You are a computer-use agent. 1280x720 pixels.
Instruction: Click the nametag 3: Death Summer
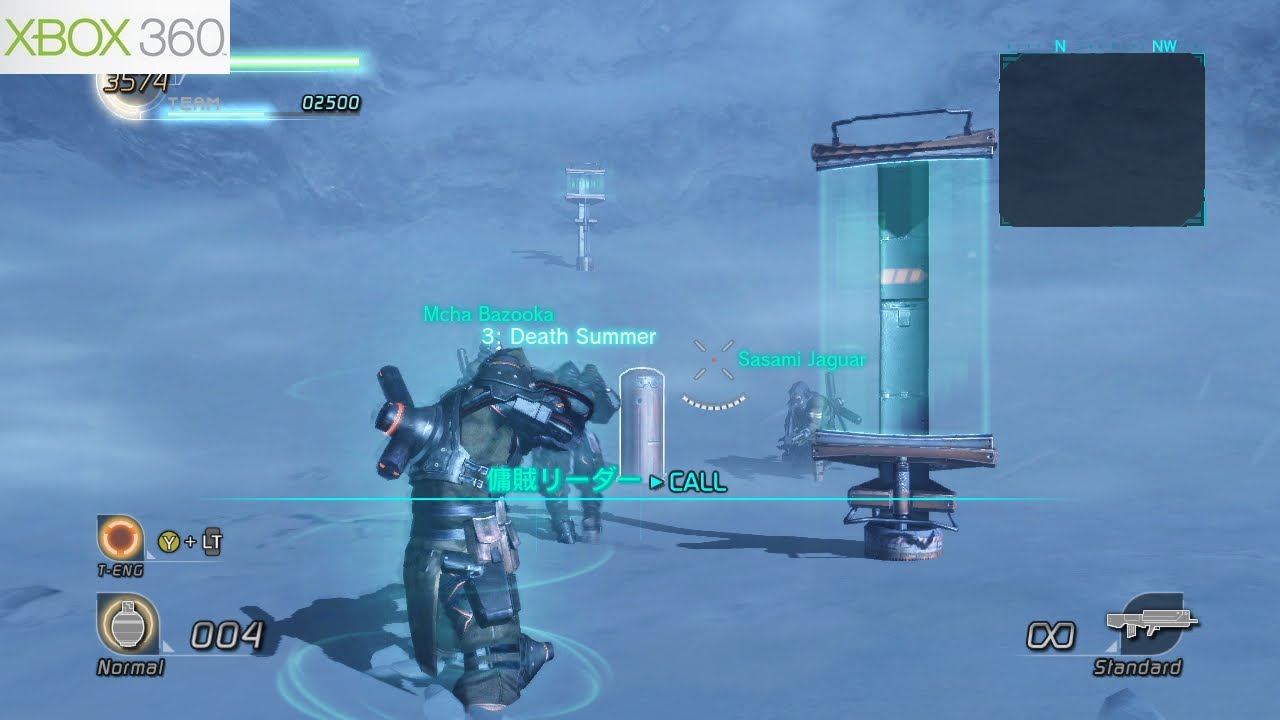(568, 337)
